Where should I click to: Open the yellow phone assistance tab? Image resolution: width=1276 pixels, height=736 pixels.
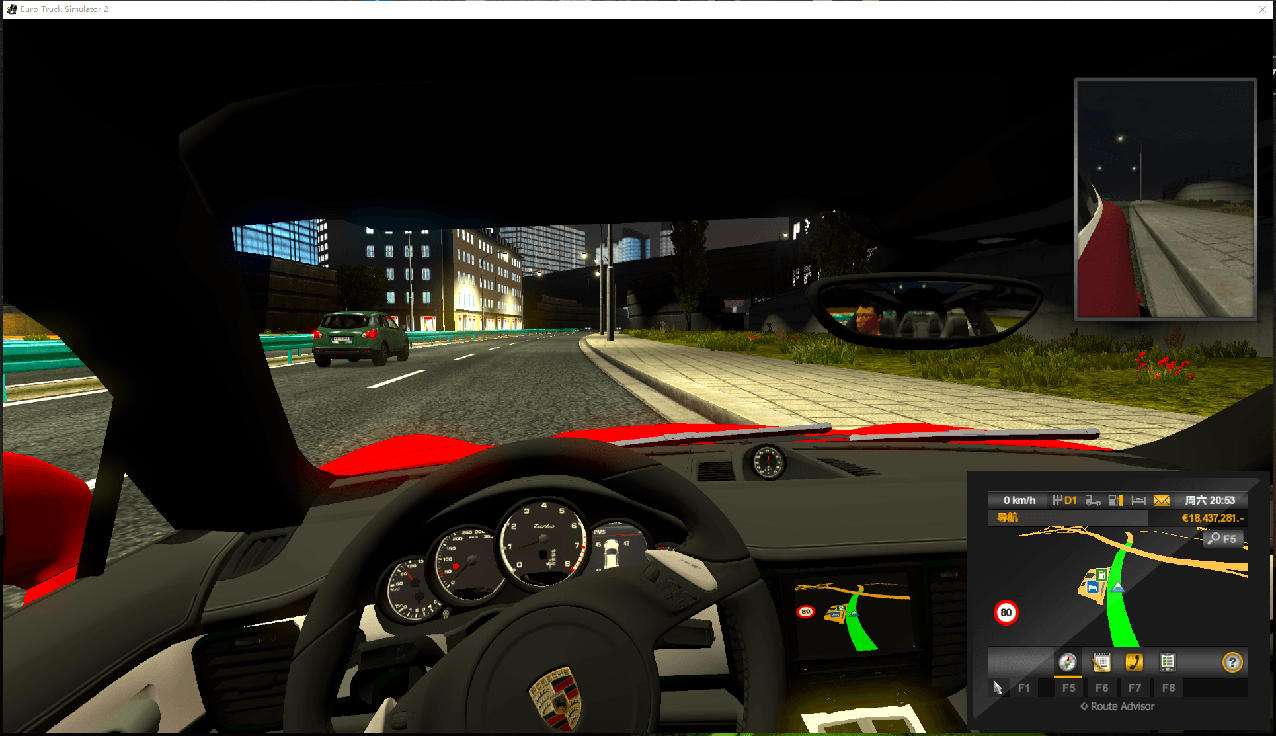1134,662
